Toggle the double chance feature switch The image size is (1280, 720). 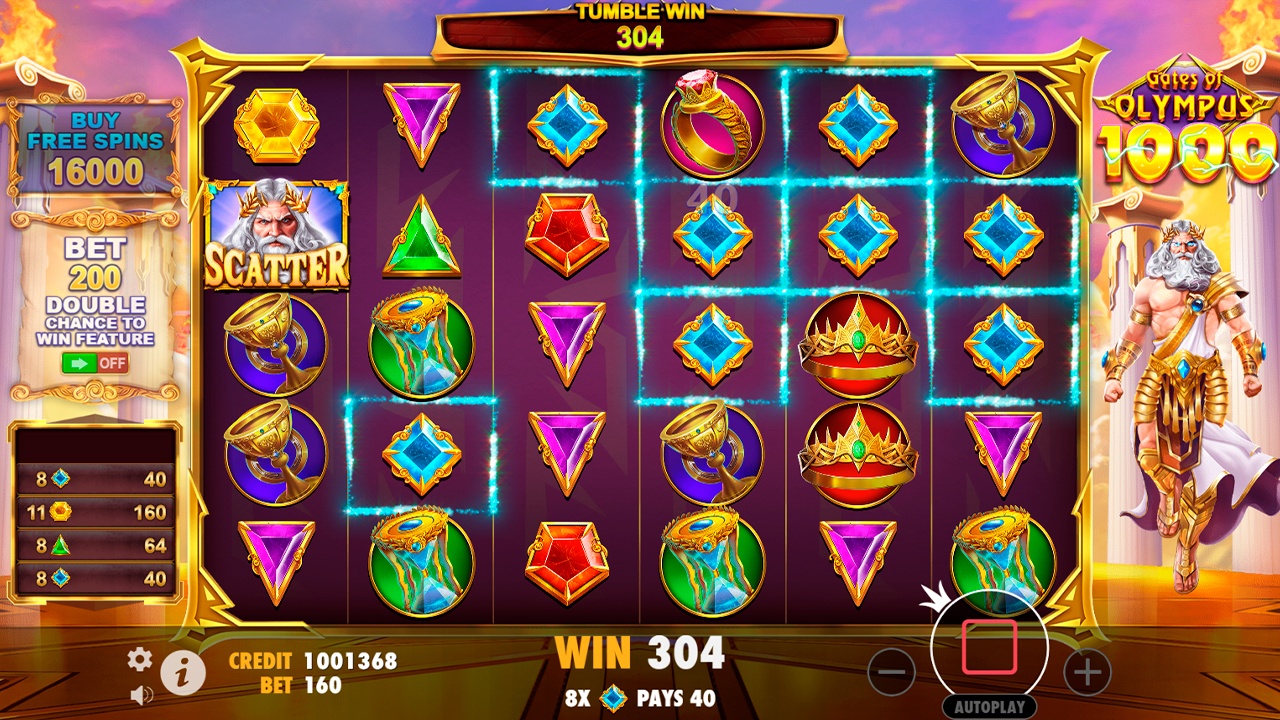click(95, 362)
